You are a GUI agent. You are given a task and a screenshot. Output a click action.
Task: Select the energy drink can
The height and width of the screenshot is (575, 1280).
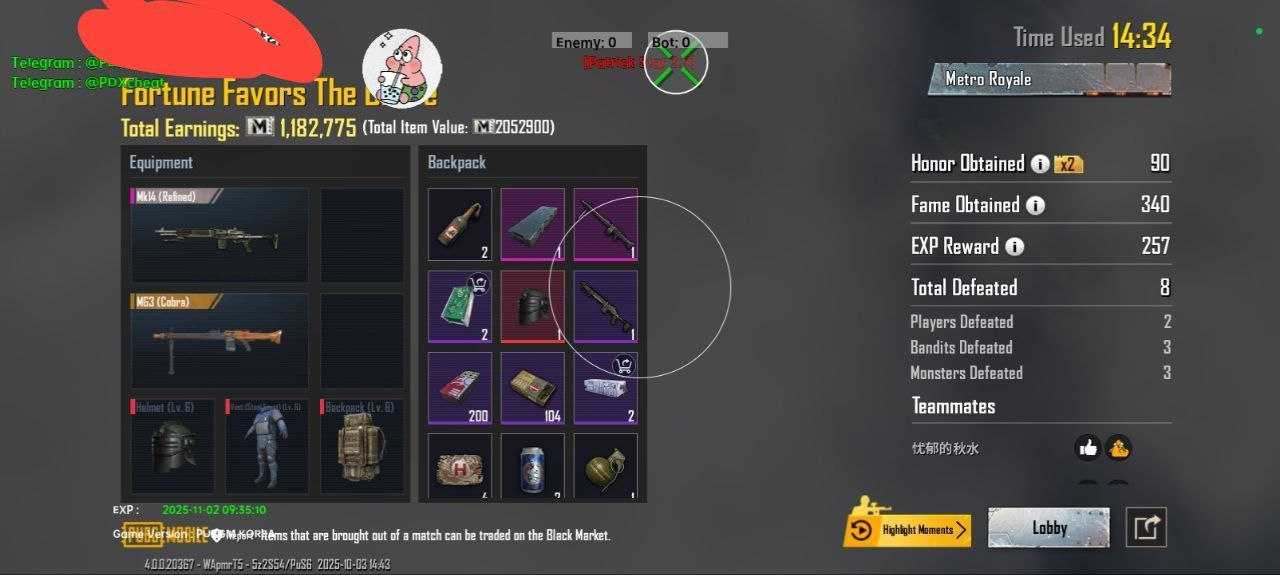(x=532, y=465)
